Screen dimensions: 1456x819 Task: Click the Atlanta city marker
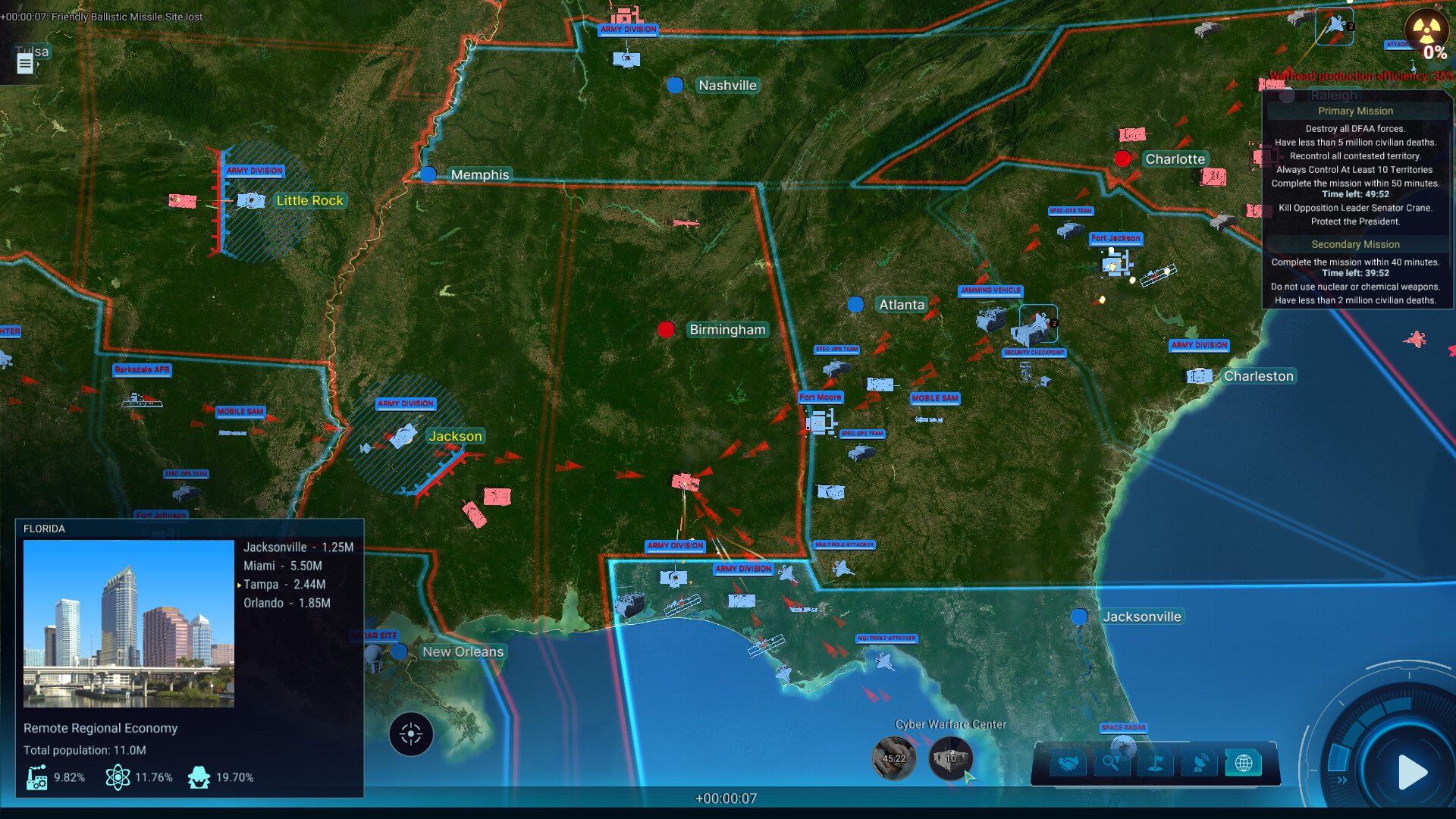click(x=855, y=305)
